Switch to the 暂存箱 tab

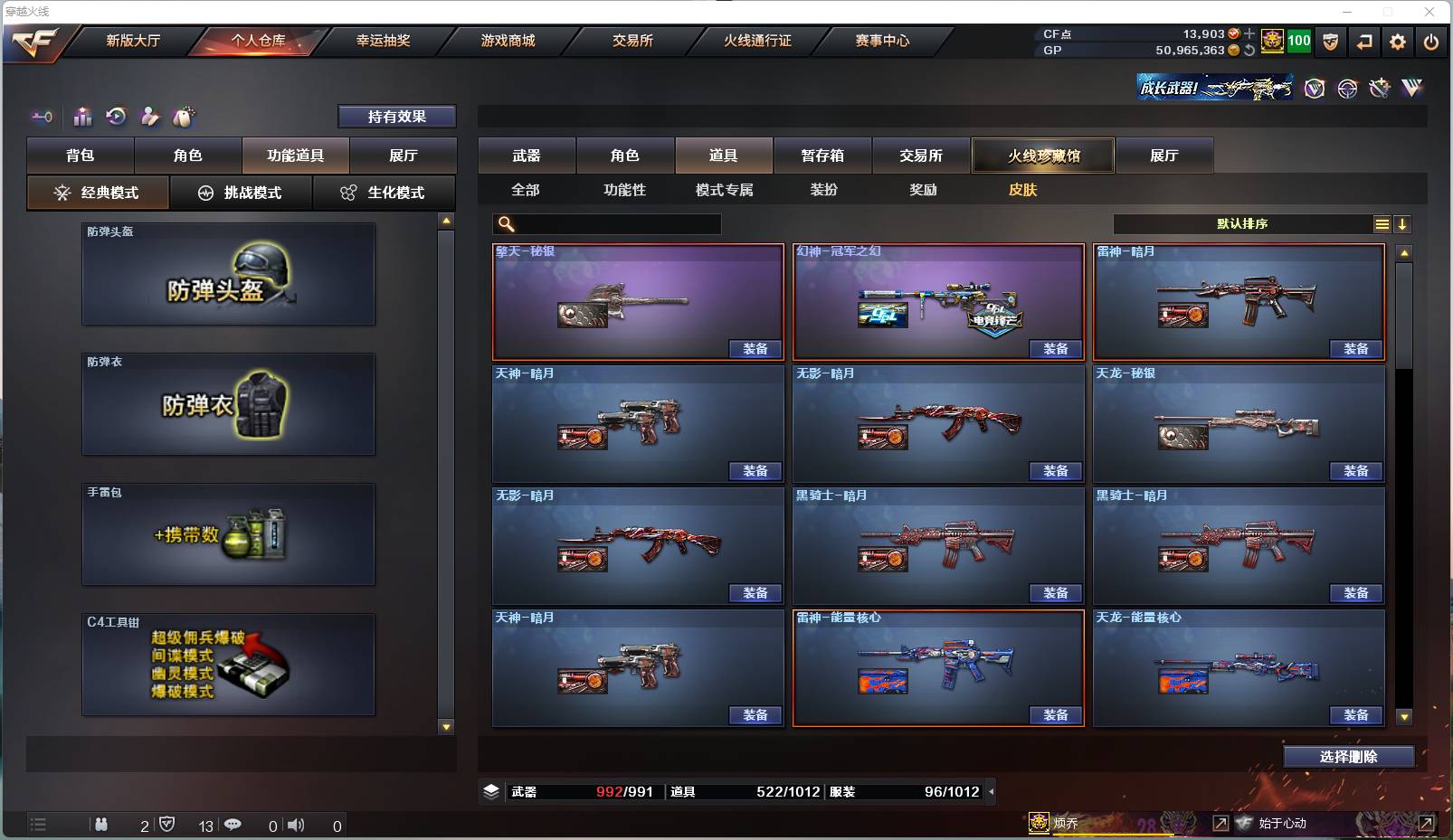821,156
